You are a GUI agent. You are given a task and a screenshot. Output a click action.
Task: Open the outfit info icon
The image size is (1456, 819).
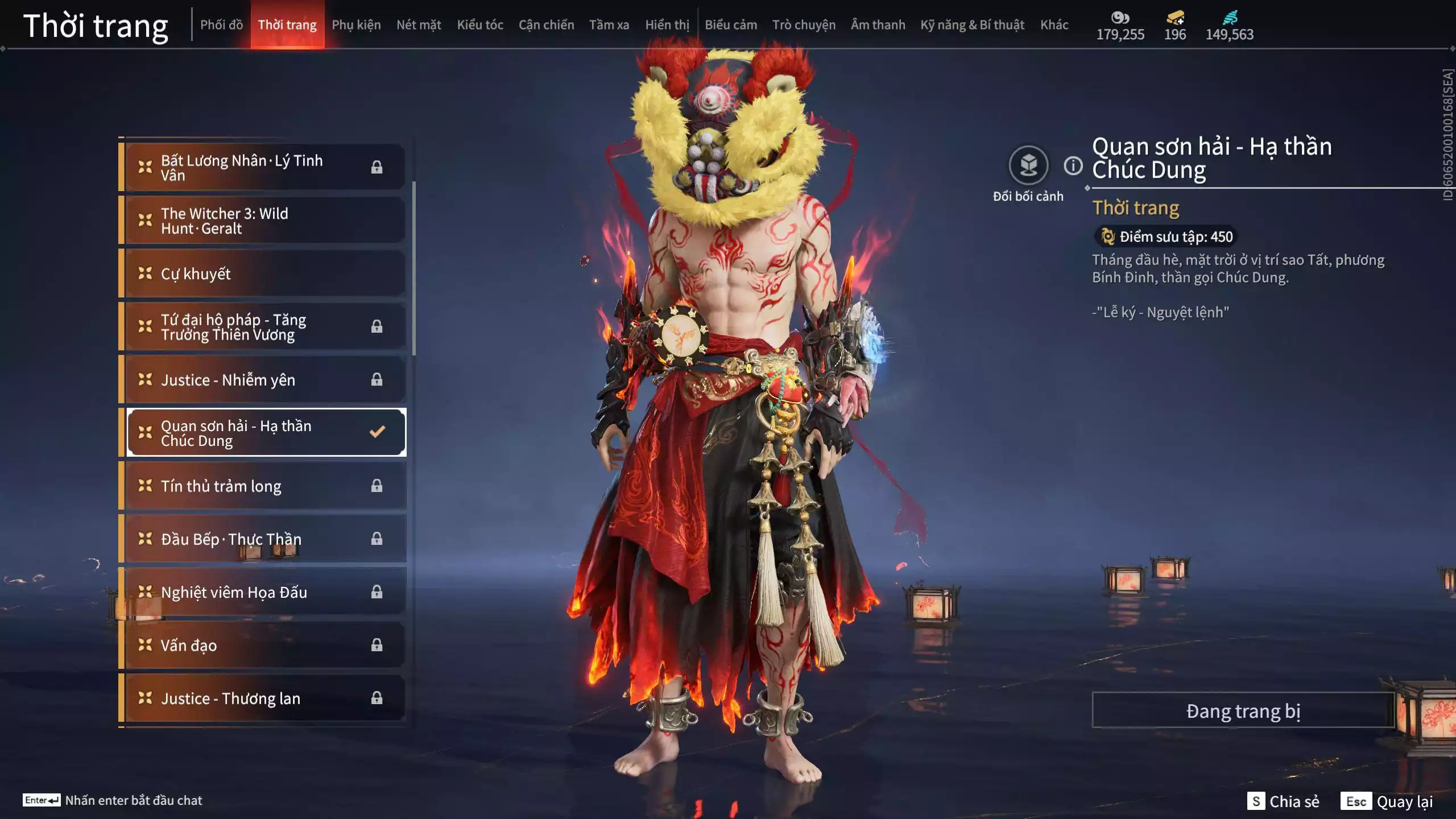[1073, 166]
